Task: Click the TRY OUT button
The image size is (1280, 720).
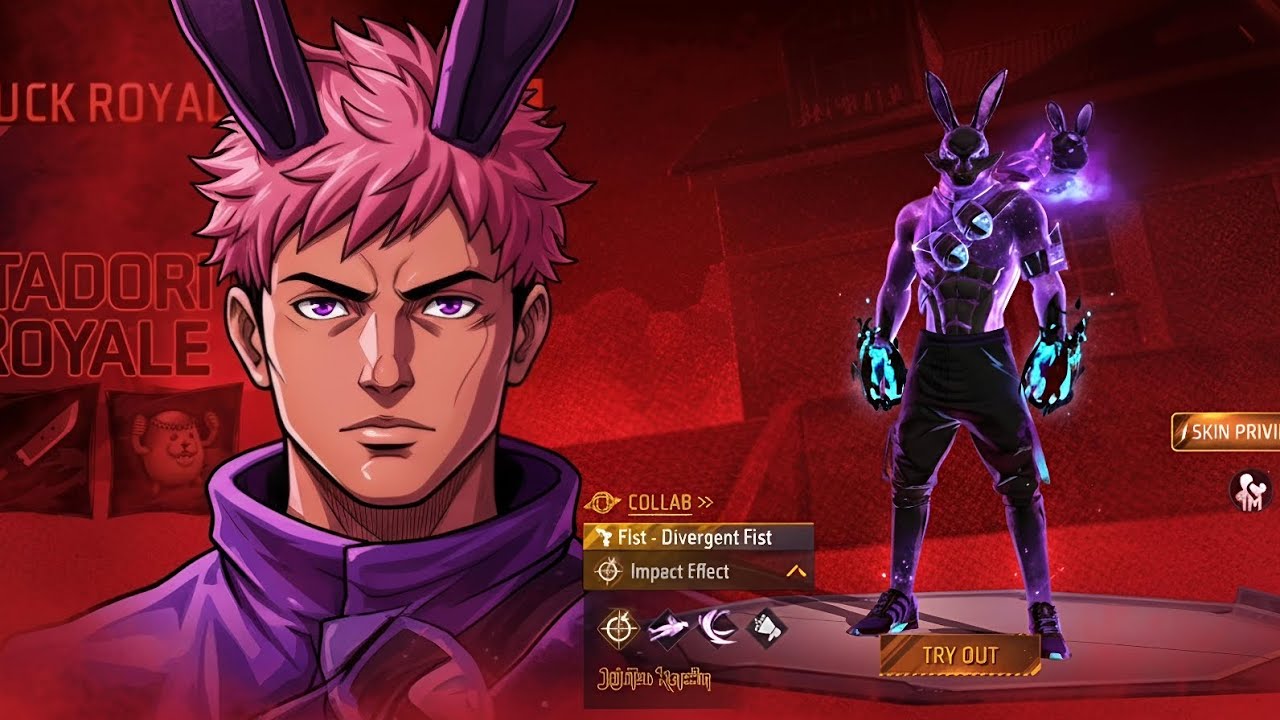Action: [x=960, y=656]
